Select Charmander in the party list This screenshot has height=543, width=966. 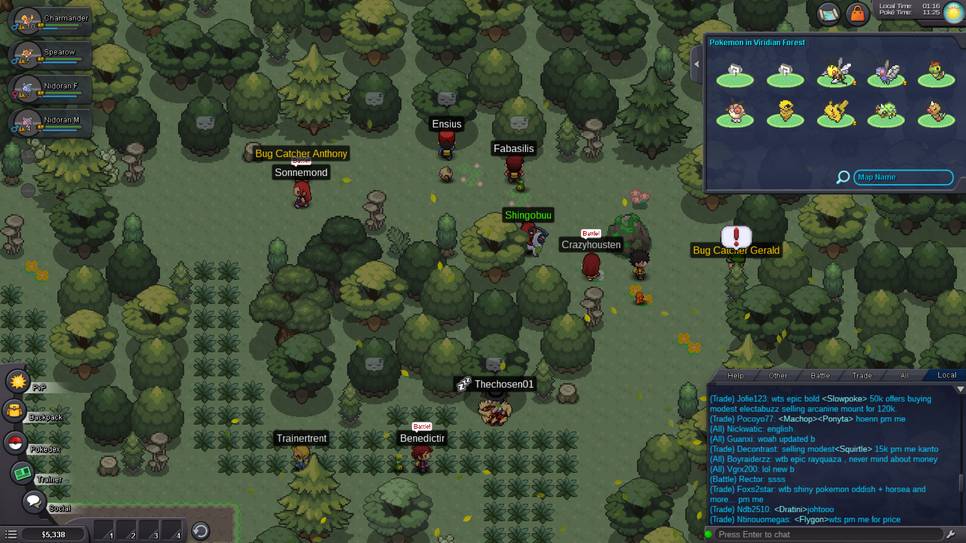coord(48,20)
